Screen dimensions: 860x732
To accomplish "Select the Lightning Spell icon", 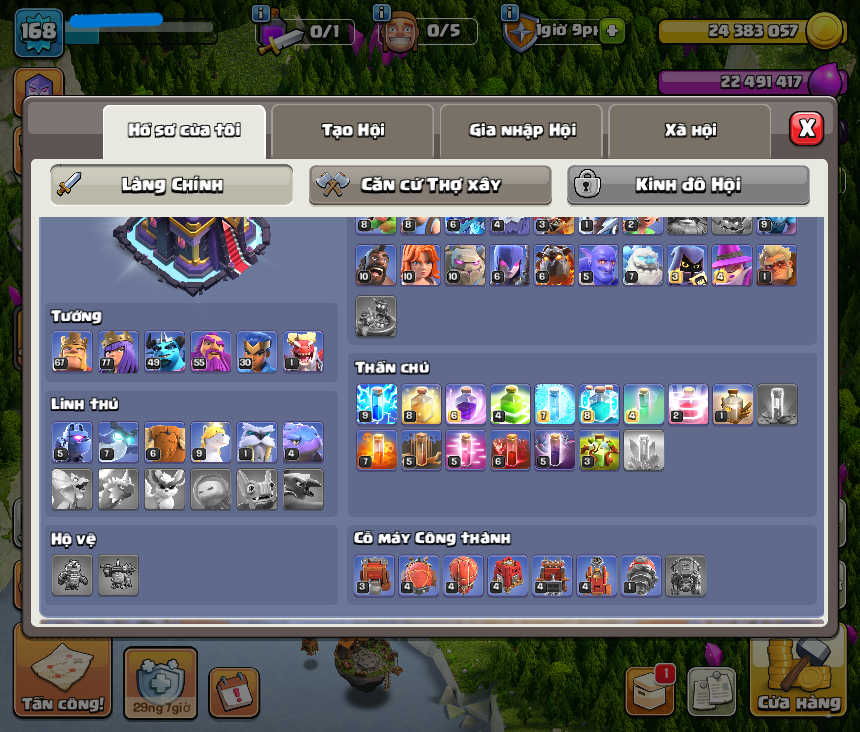I will coord(376,404).
